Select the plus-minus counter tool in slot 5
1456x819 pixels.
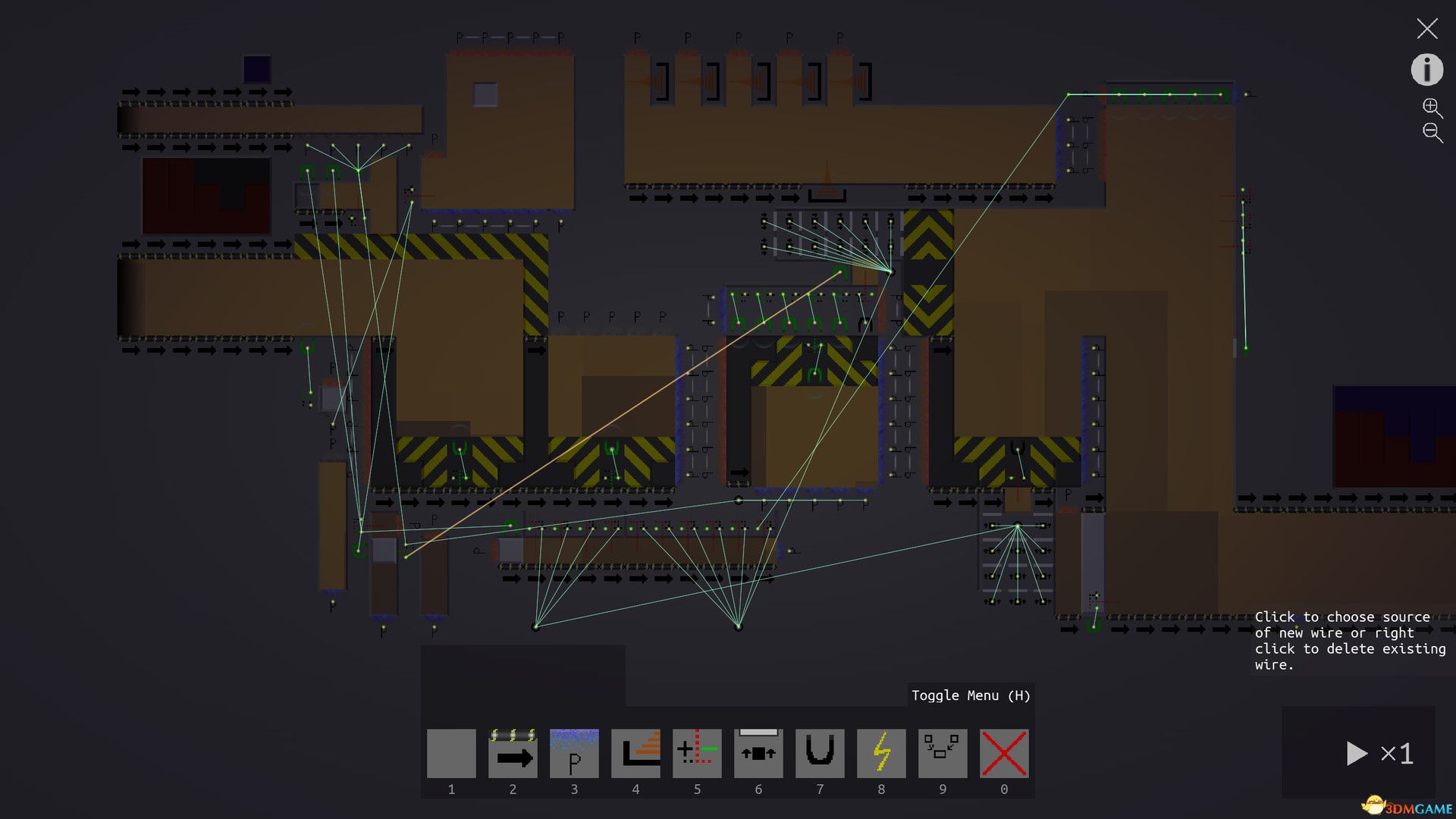tap(697, 753)
